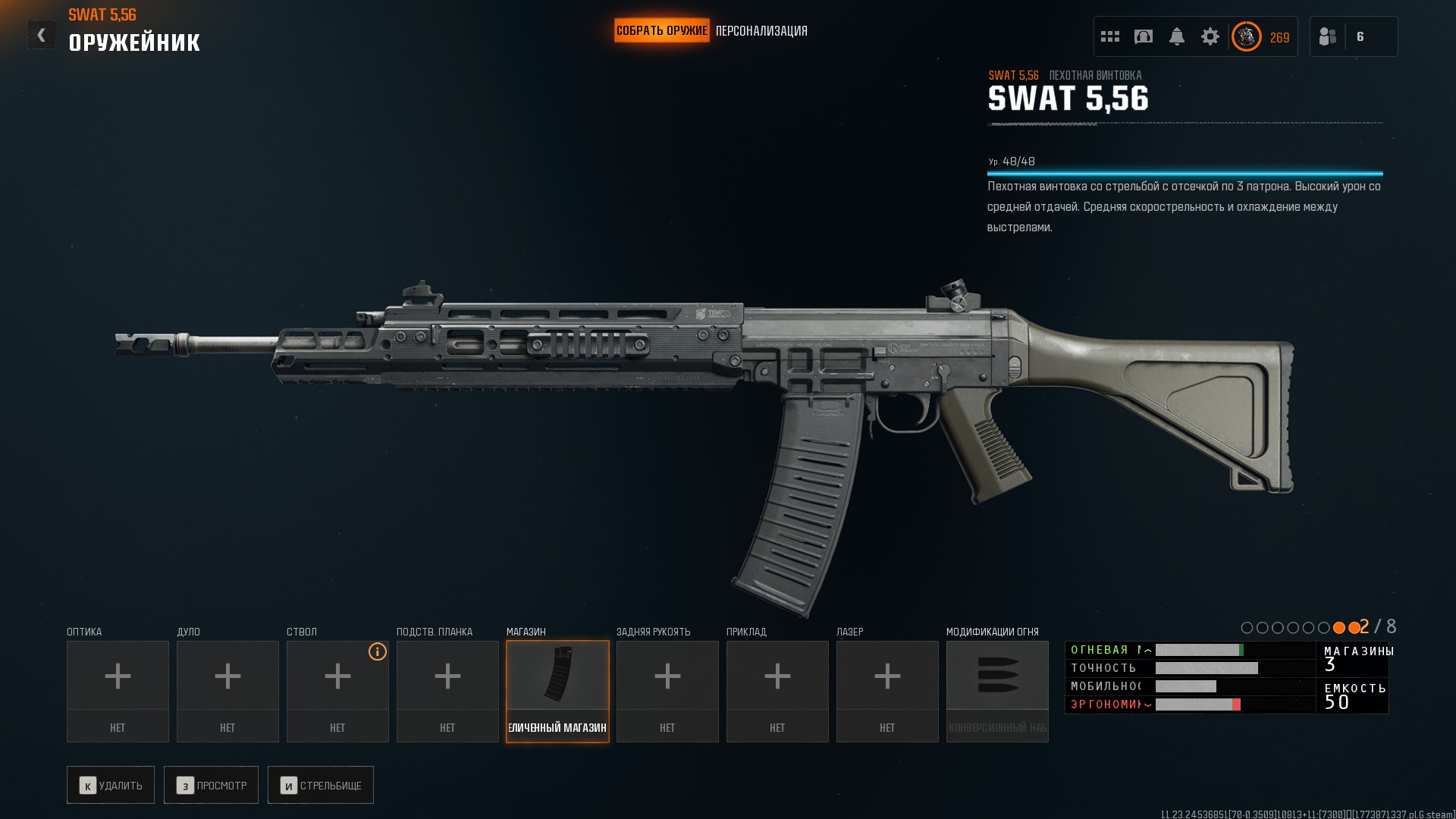Screen dimensions: 1456x819
Task: Open the grid menu icon
Action: [x=1110, y=36]
